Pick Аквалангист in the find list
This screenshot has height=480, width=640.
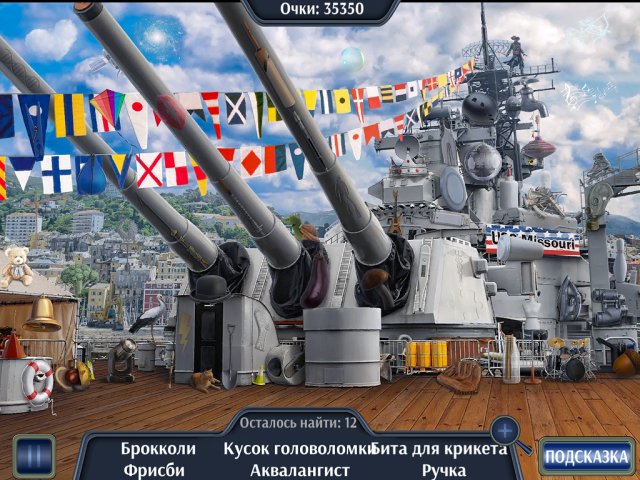(x=297, y=469)
